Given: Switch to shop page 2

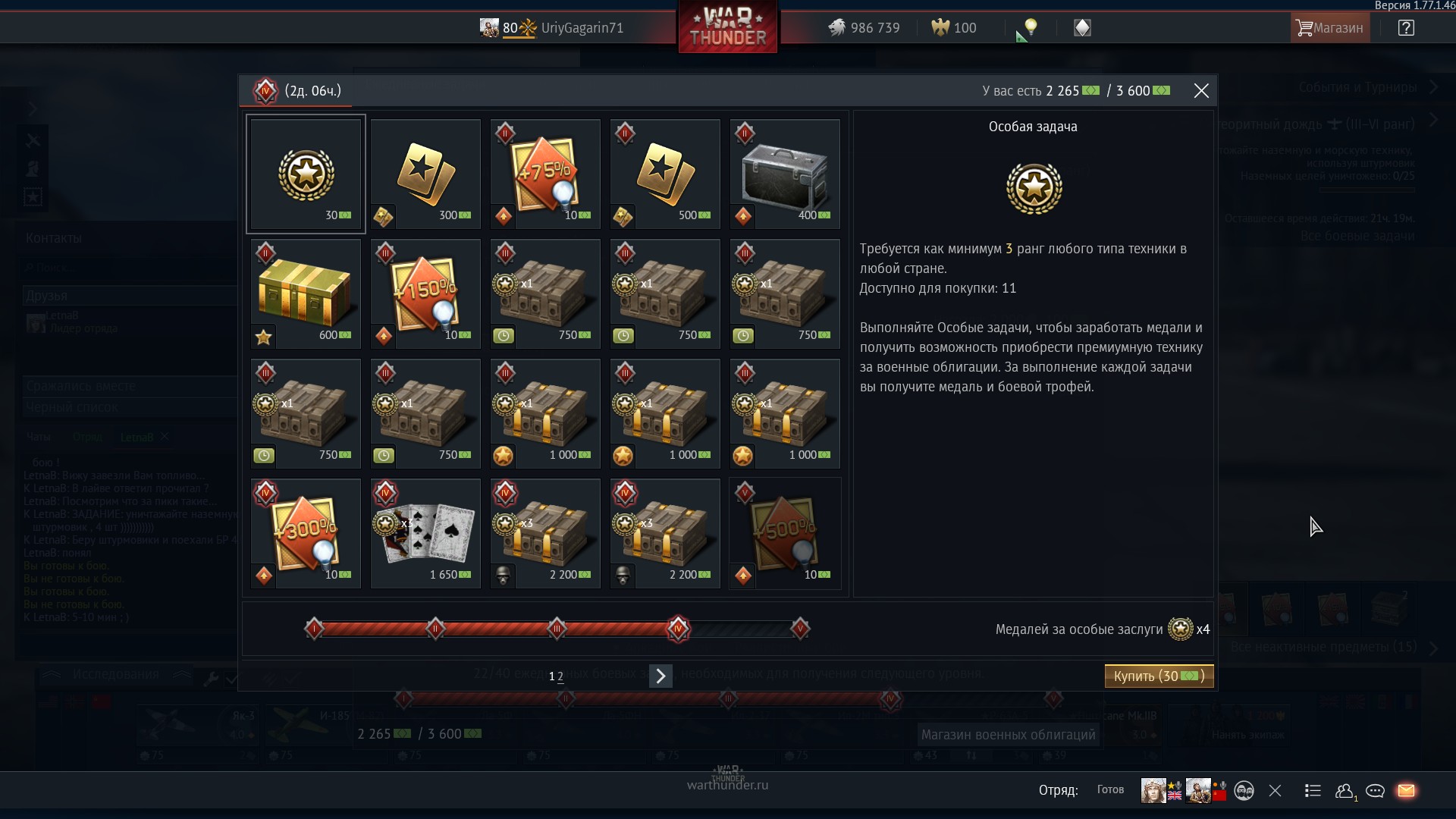Looking at the screenshot, I should (560, 676).
